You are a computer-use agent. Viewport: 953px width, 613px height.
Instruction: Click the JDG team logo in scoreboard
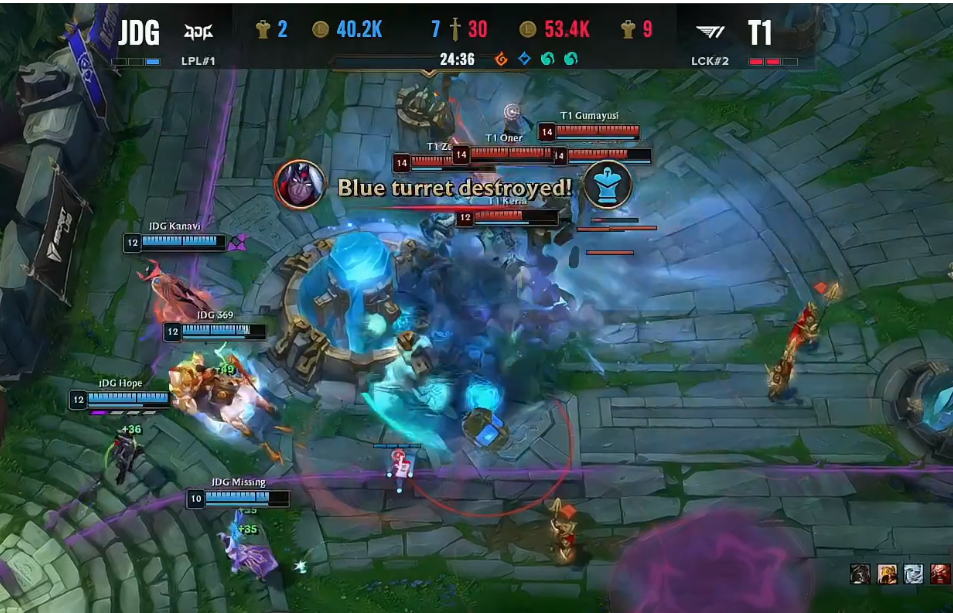click(198, 30)
